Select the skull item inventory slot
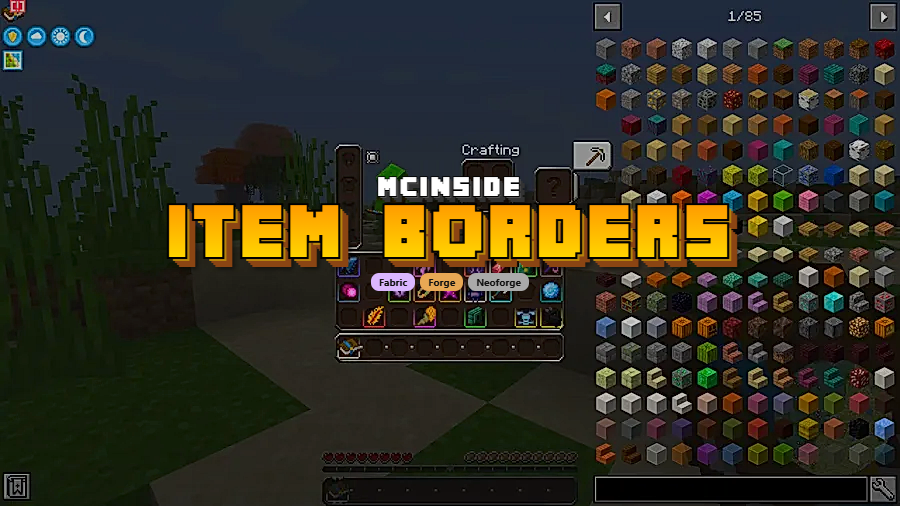Screen dimensions: 900x506 tap(525, 317)
